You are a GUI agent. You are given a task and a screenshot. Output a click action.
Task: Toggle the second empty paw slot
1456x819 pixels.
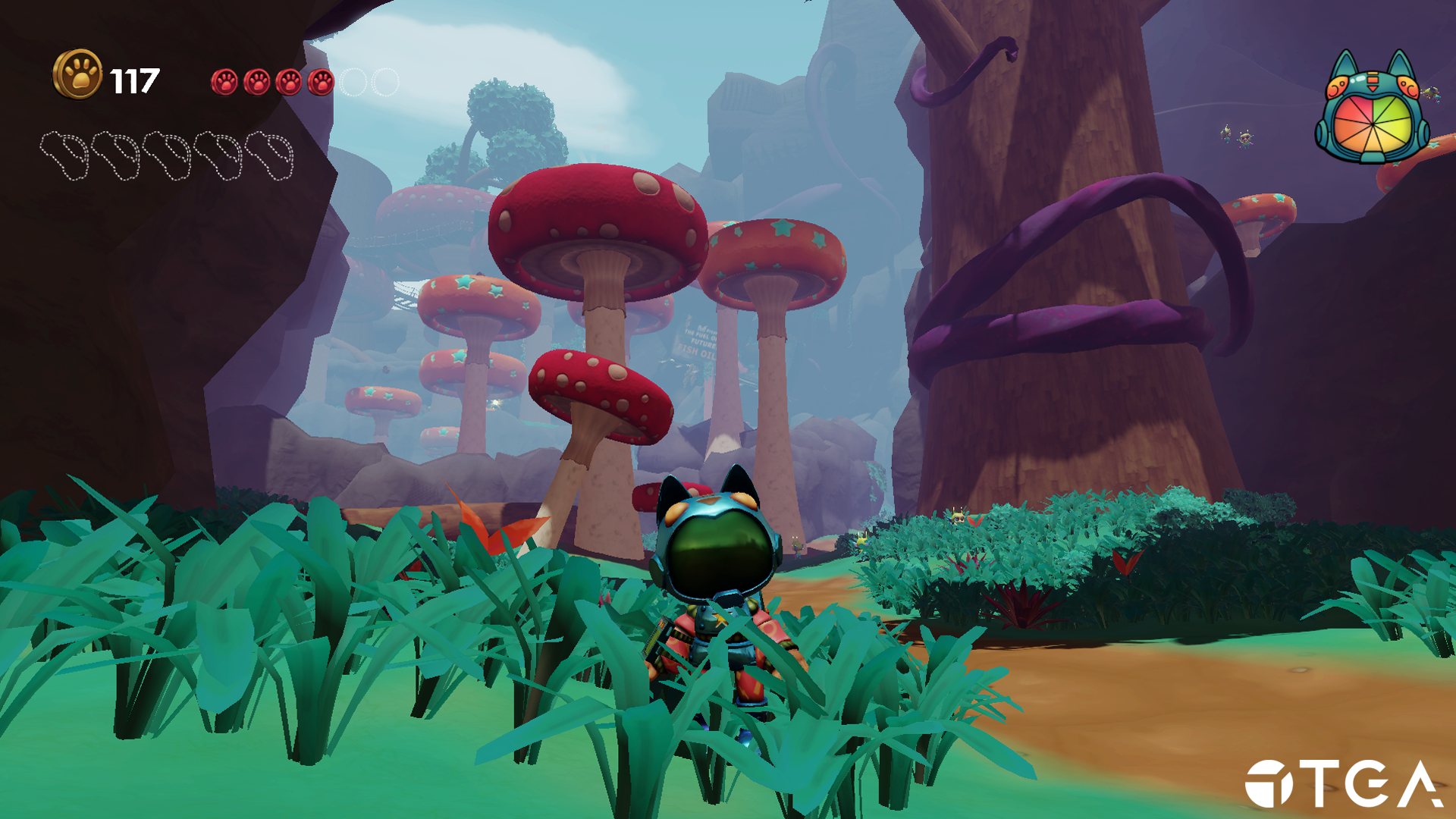pos(385,83)
